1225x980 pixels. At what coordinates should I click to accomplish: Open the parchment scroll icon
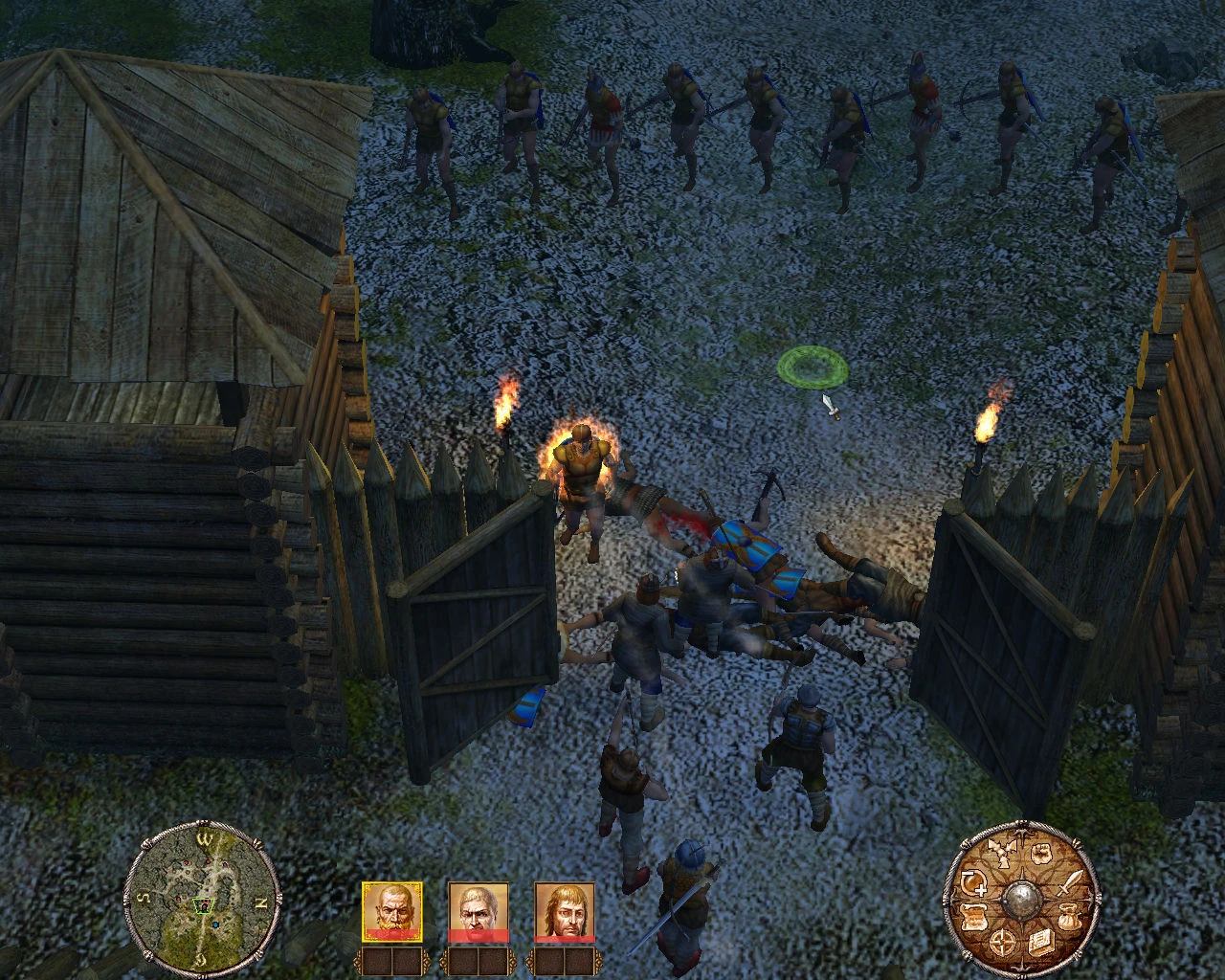coord(974,916)
